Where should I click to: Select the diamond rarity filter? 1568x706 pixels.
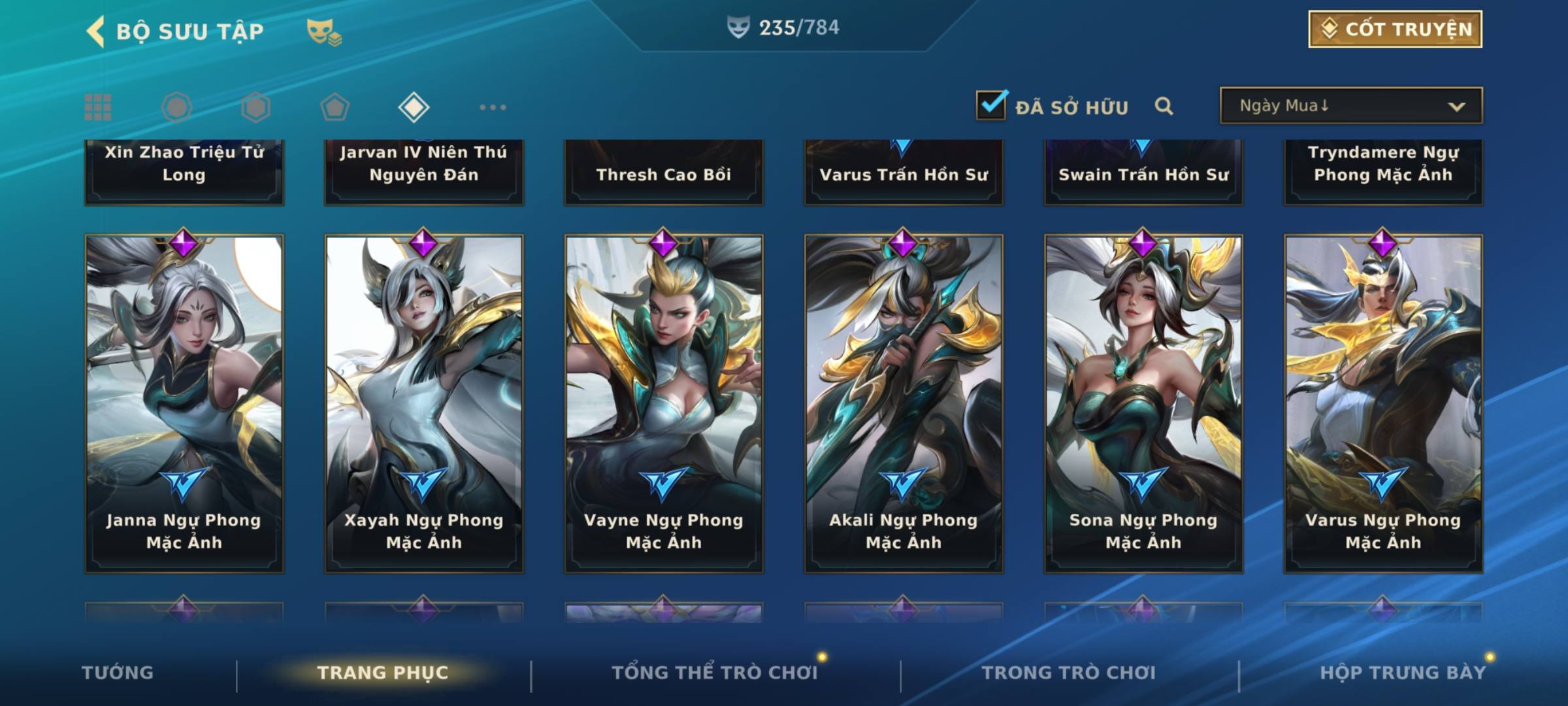pos(414,107)
